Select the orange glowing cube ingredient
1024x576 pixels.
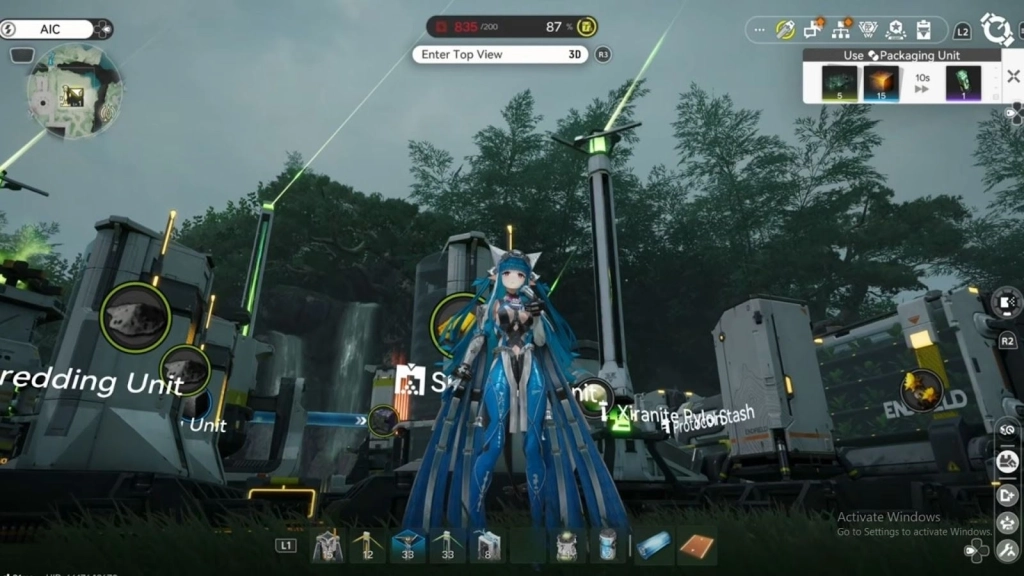(x=880, y=82)
